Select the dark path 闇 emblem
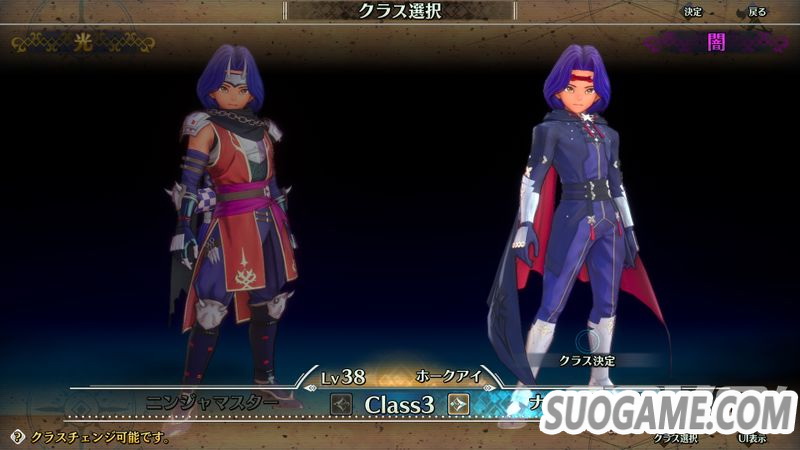This screenshot has height=450, width=800. coord(715,44)
